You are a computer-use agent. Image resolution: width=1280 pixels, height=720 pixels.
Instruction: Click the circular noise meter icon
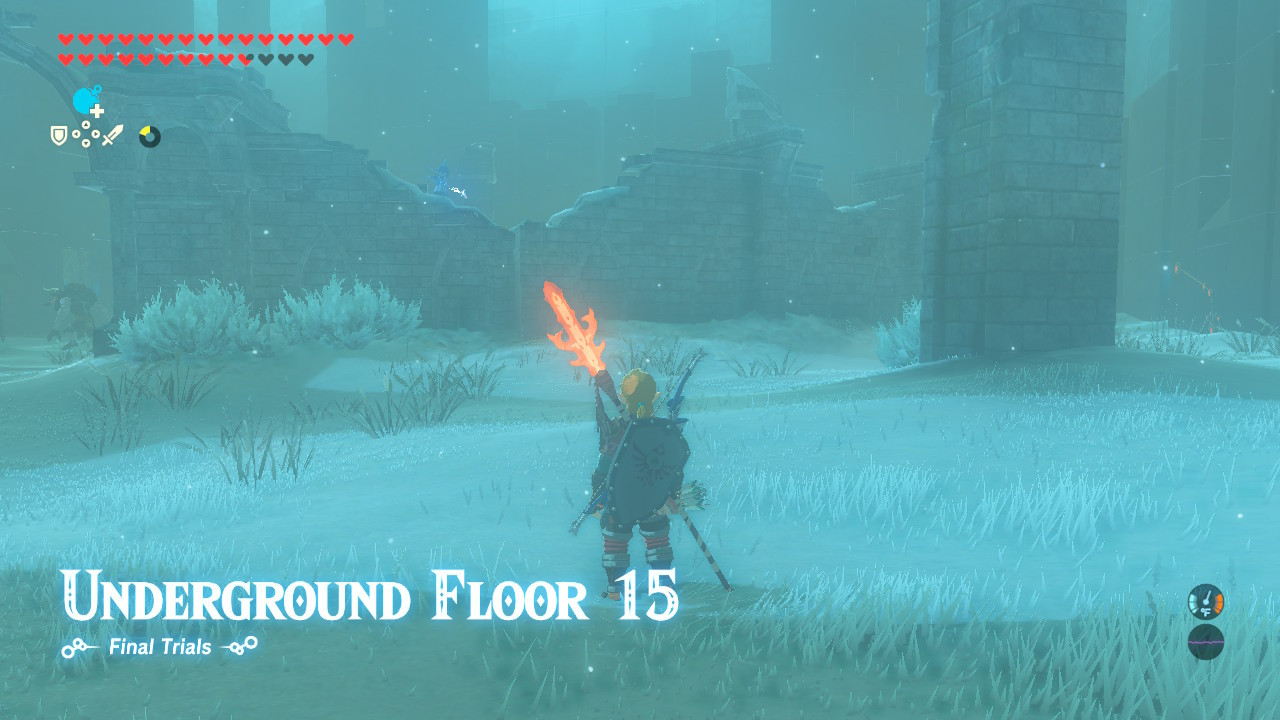(1206, 641)
